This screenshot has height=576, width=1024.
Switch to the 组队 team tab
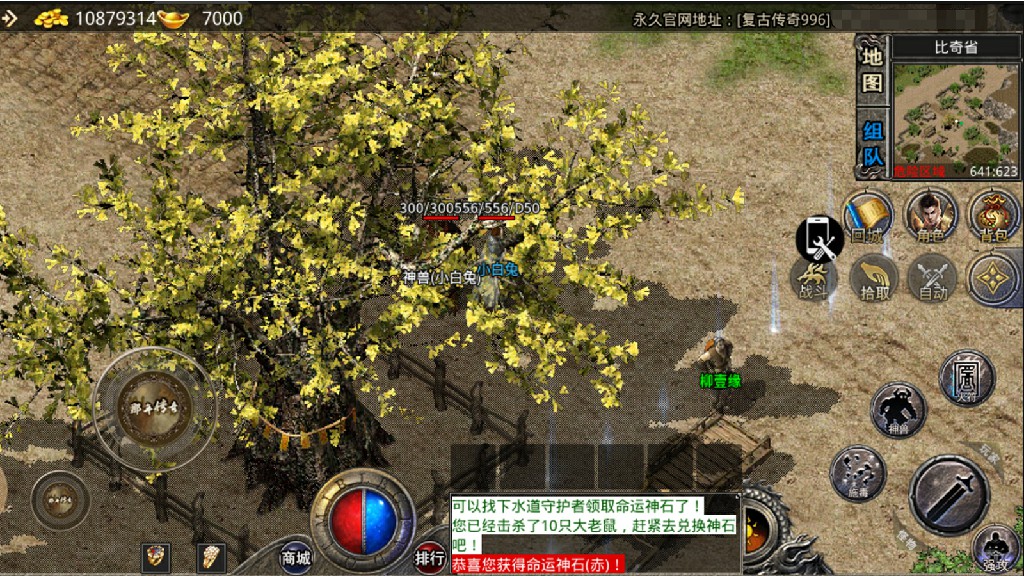tap(872, 144)
